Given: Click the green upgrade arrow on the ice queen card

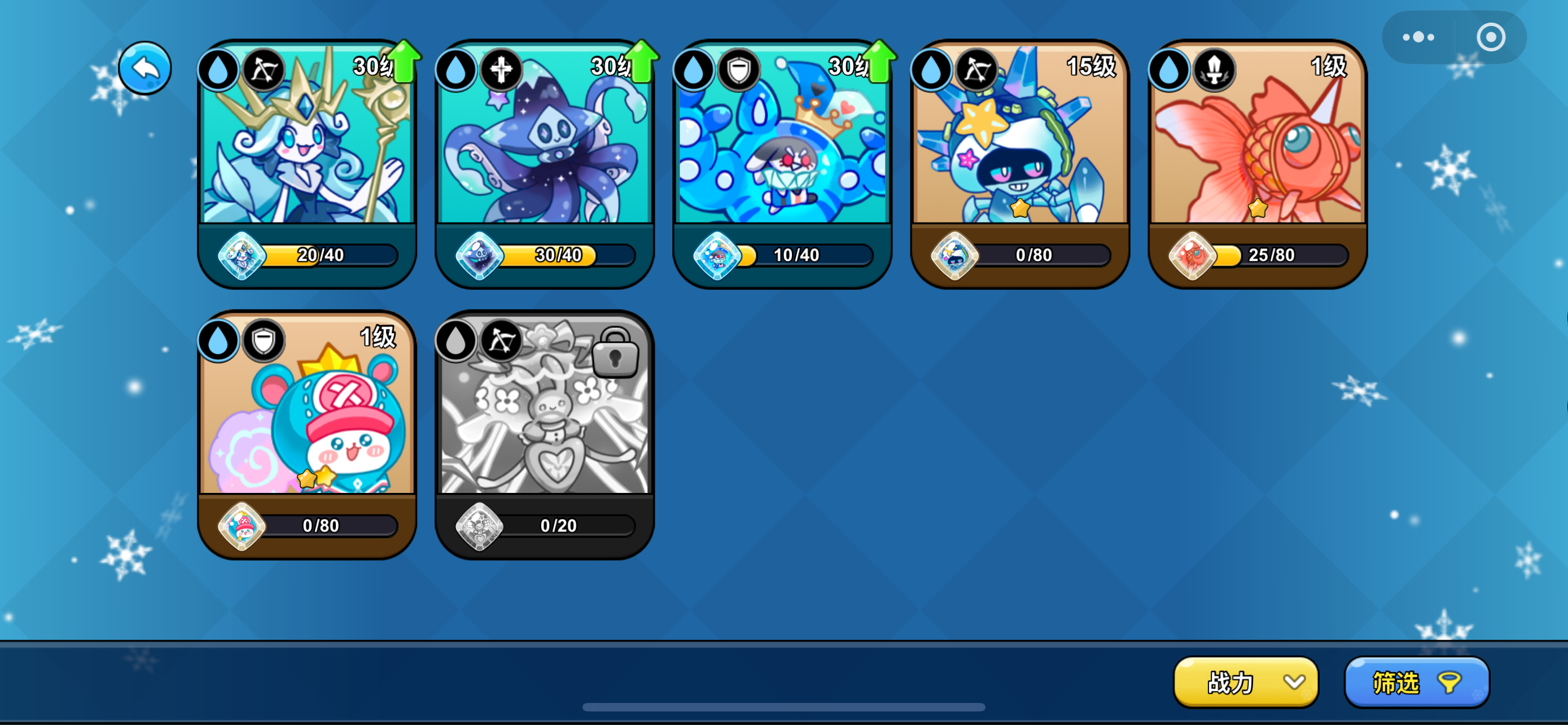Looking at the screenshot, I should coord(404,61).
